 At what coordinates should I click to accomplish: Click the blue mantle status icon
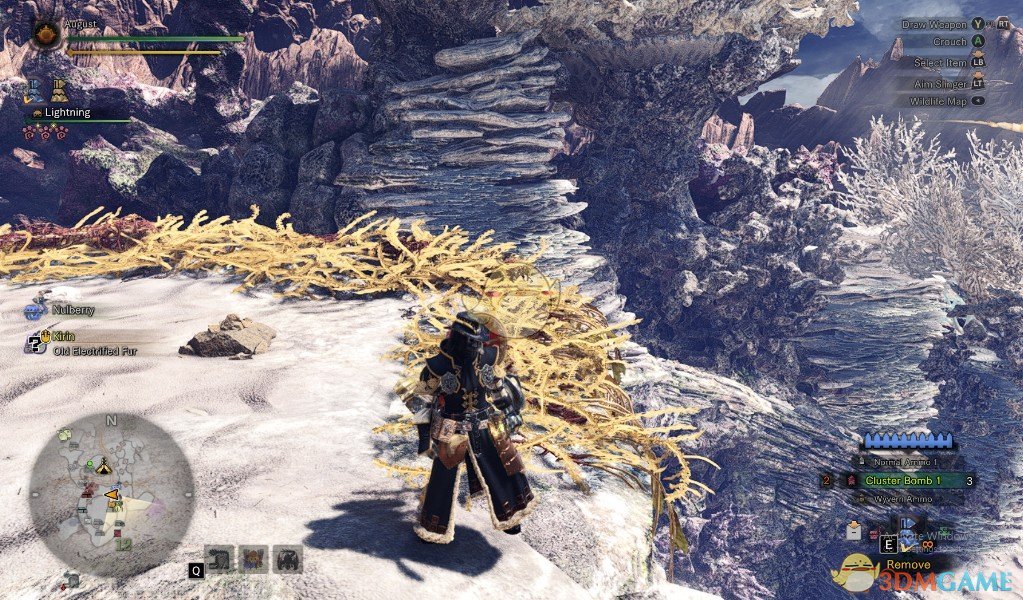tap(34, 90)
